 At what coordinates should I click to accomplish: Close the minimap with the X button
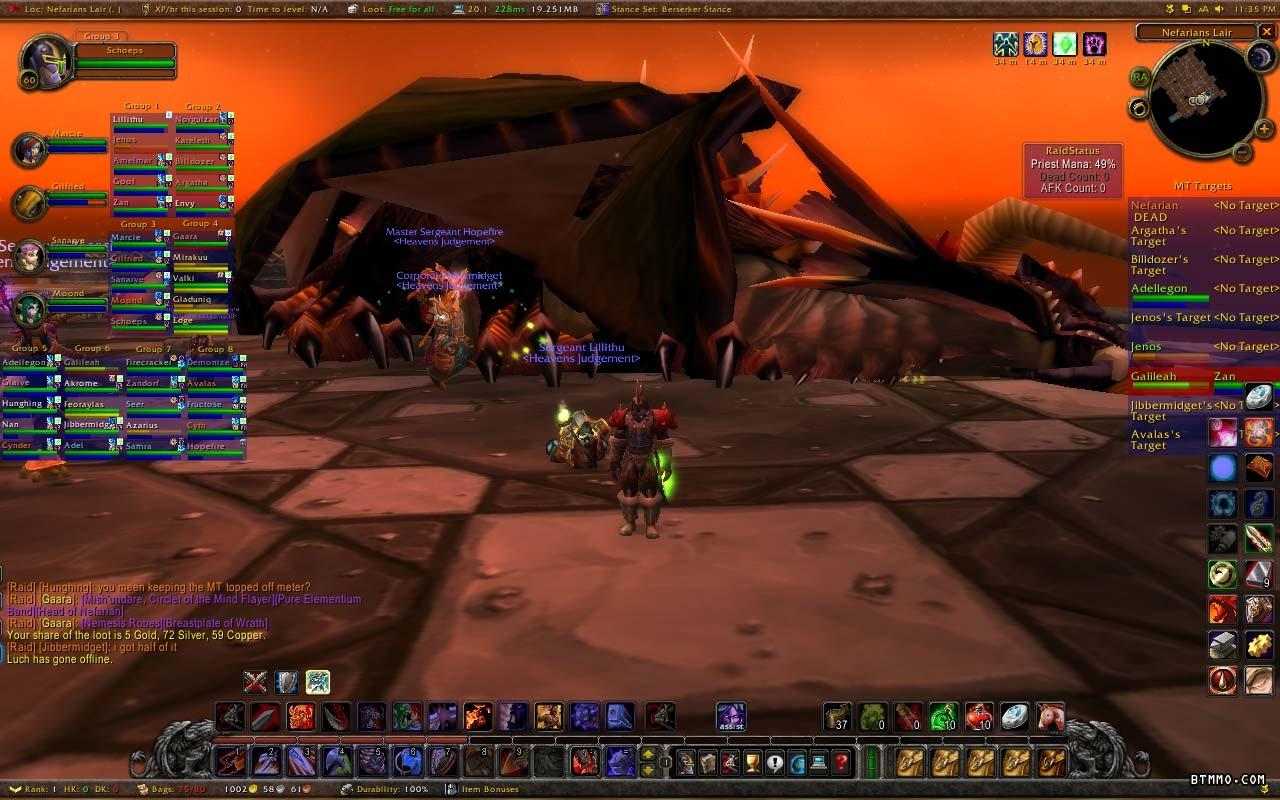click(1268, 33)
